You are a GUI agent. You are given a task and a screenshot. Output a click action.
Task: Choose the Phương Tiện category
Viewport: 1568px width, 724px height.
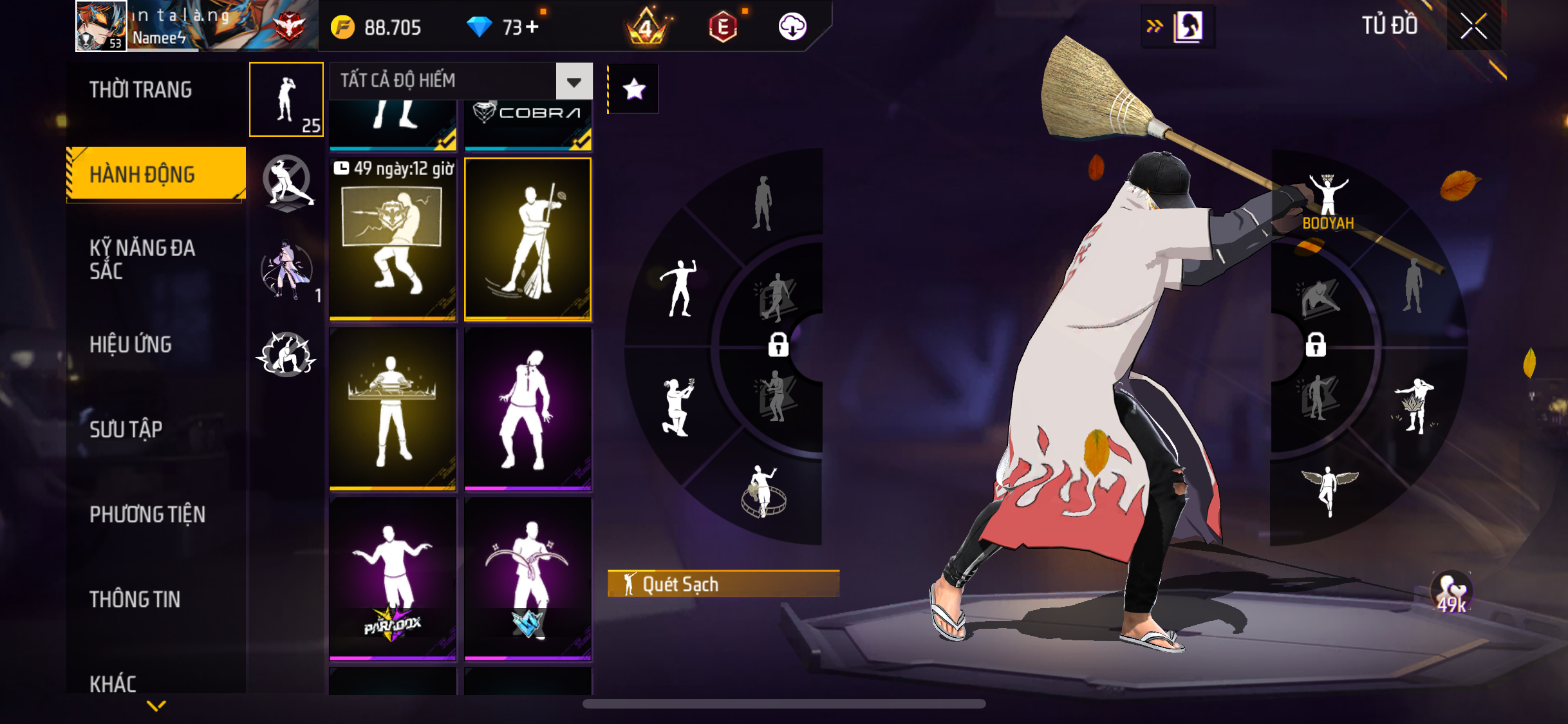pos(147,514)
